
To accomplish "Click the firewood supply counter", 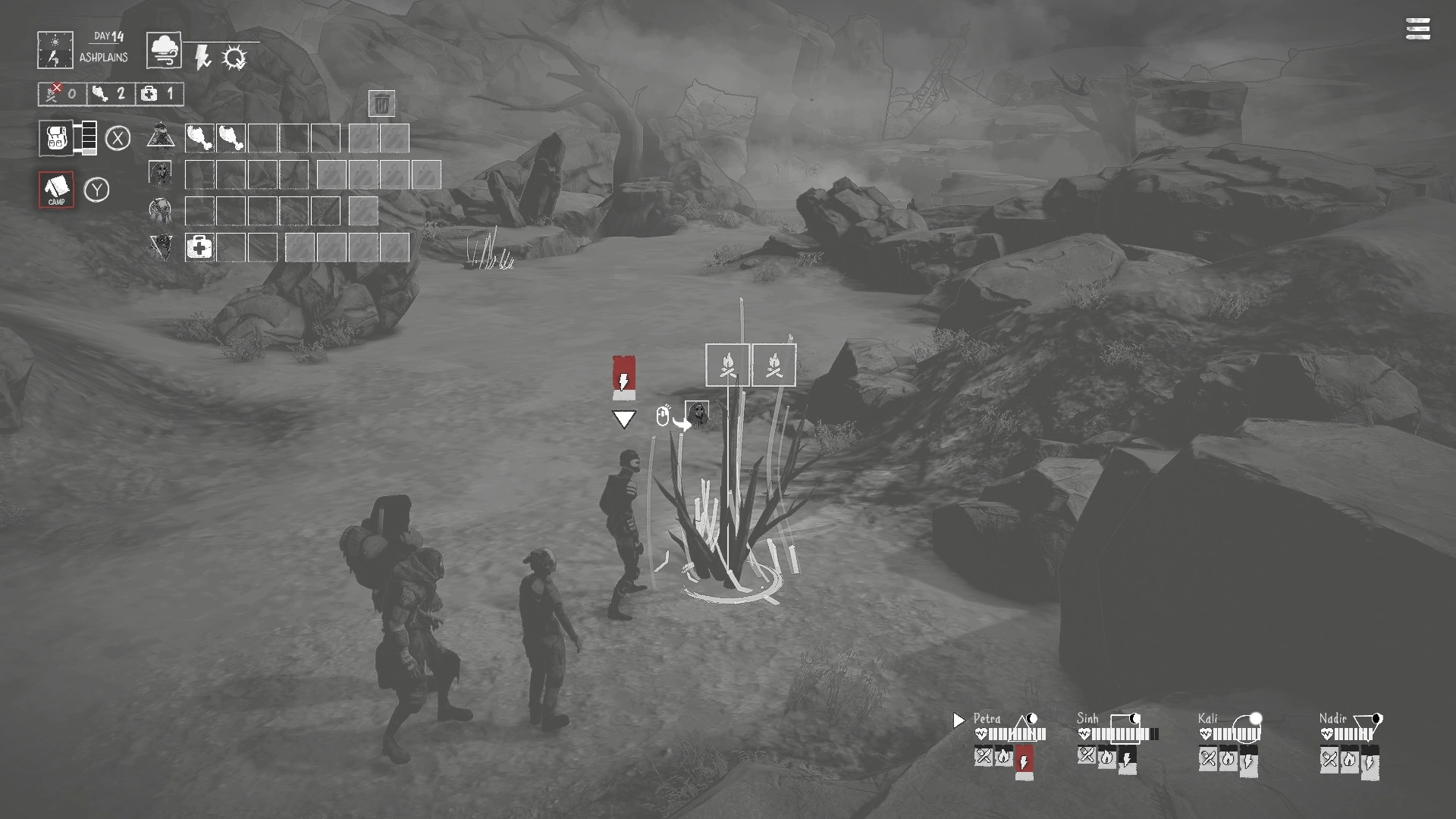I will [62, 94].
